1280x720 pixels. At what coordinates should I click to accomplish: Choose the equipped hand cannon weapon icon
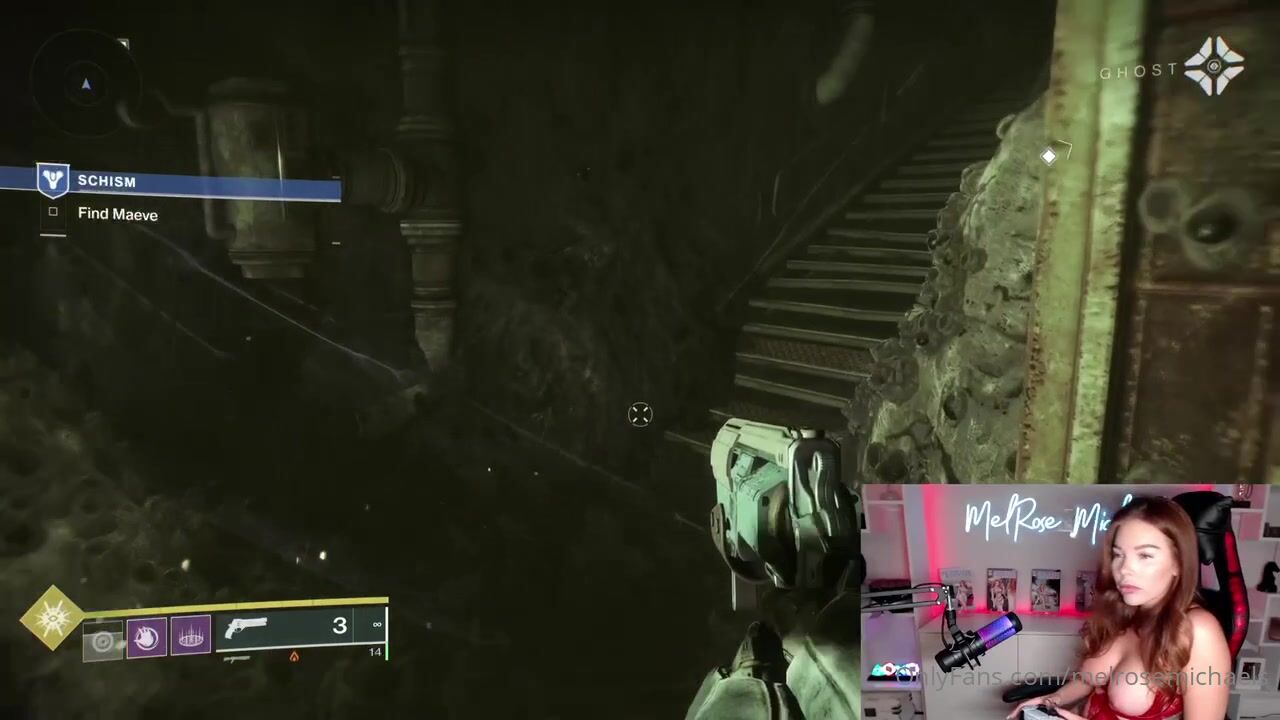click(247, 629)
